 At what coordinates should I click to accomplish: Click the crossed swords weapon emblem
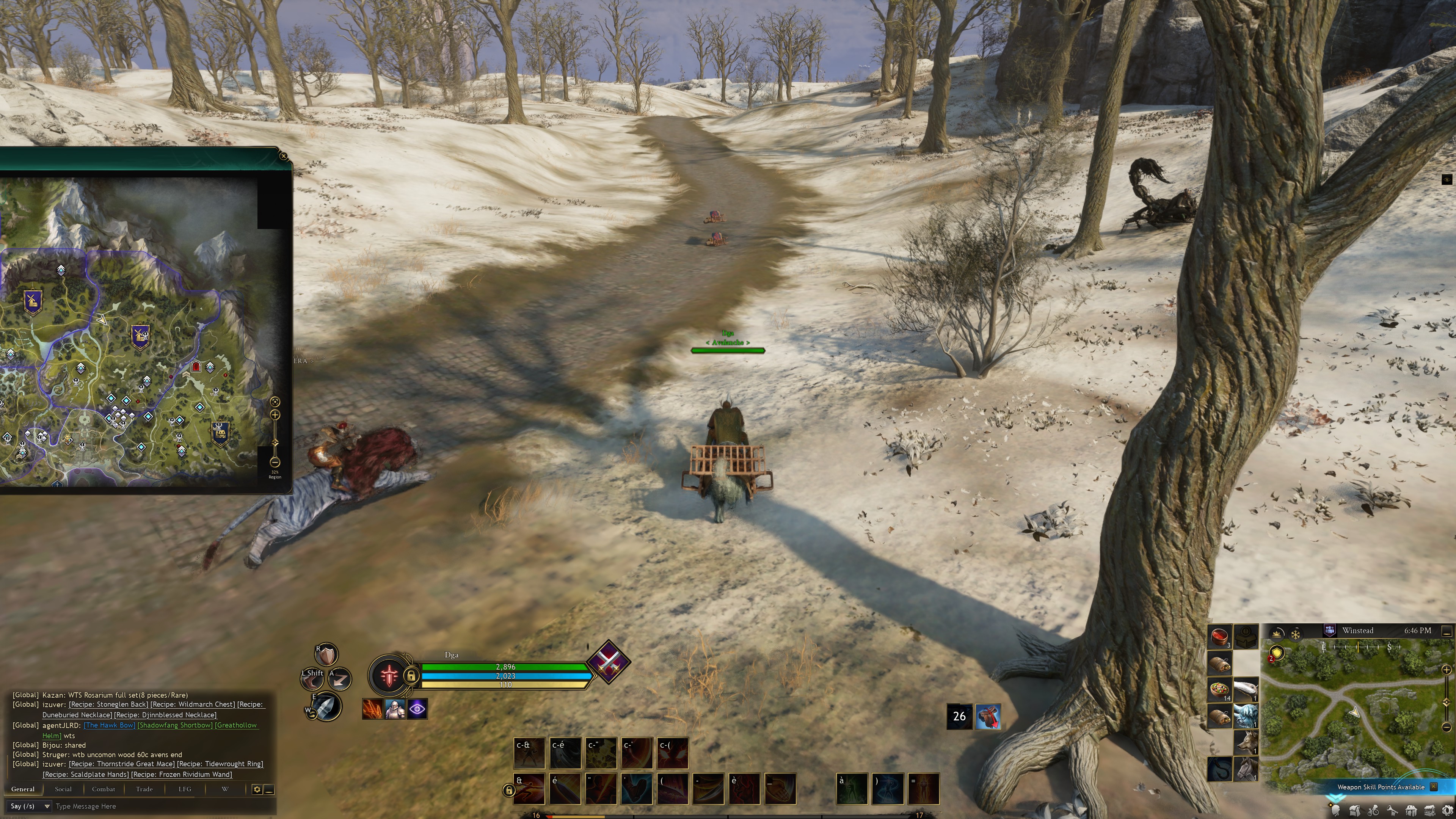tap(609, 662)
